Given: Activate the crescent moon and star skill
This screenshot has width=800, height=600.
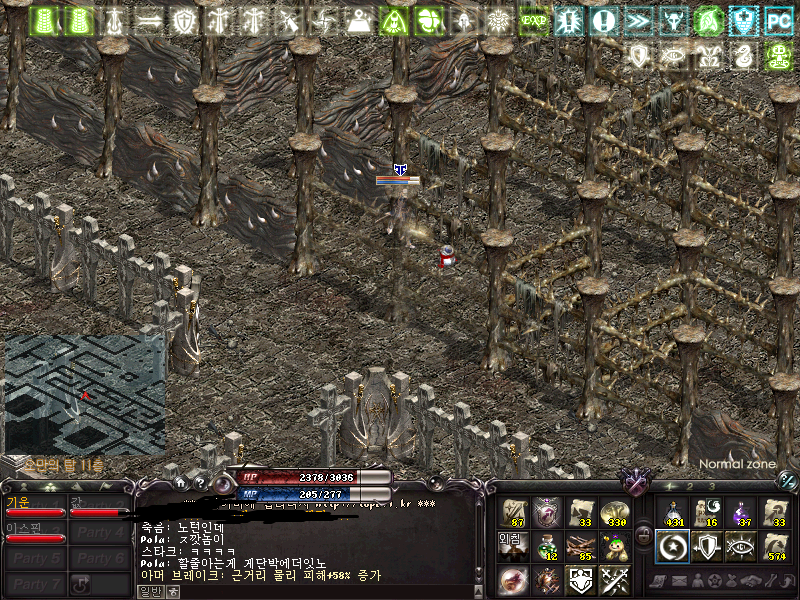Looking at the screenshot, I should (x=673, y=546).
